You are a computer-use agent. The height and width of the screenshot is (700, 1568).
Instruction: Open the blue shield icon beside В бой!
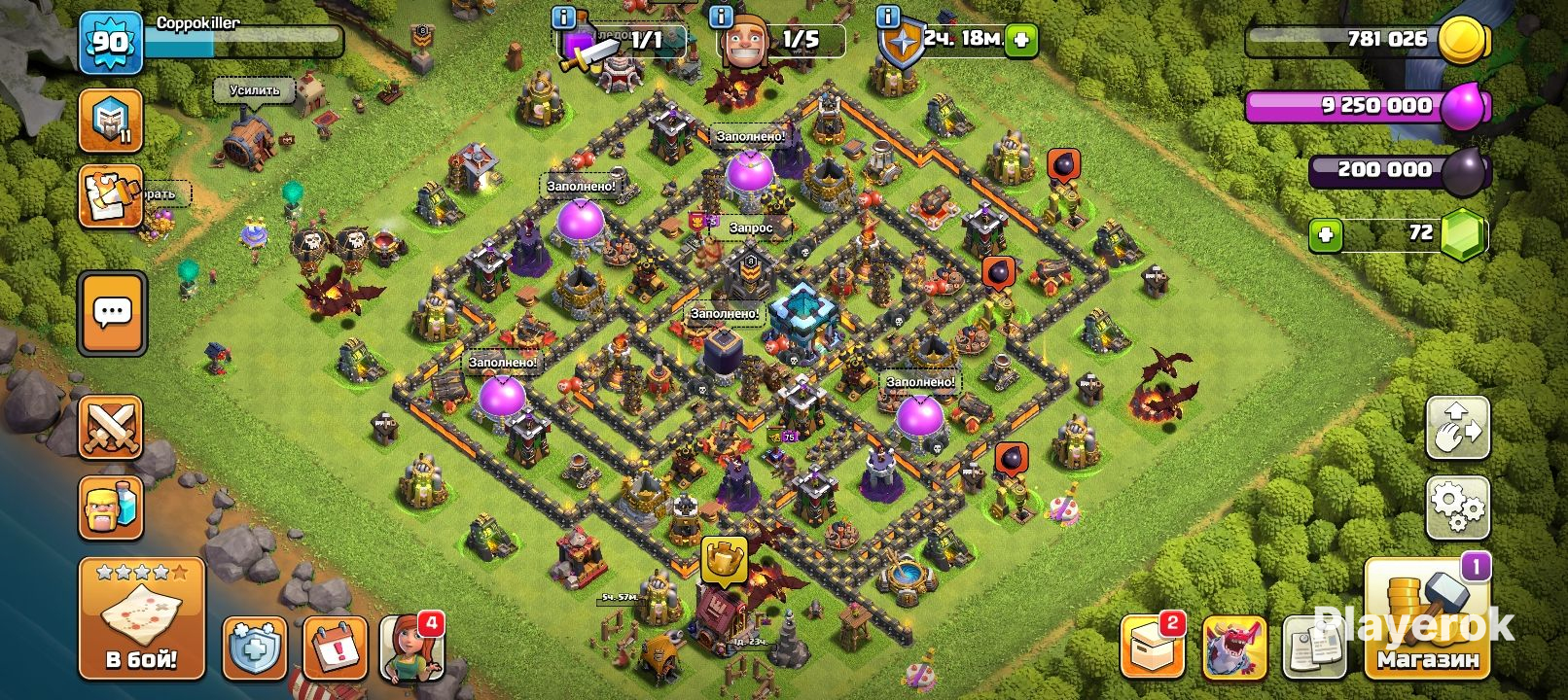coord(255,647)
